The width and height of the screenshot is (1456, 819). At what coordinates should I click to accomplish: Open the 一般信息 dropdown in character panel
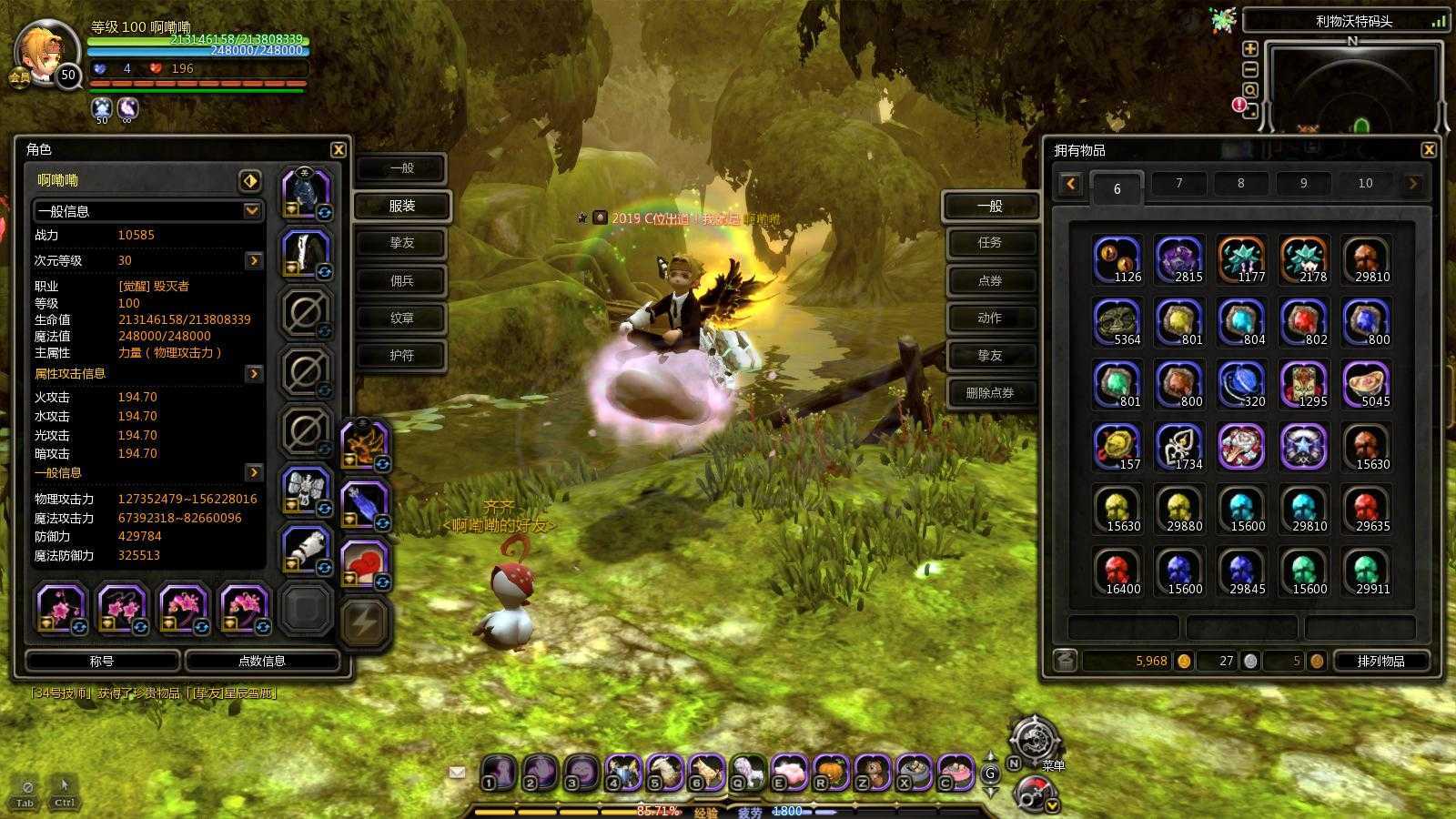pyautogui.click(x=252, y=212)
